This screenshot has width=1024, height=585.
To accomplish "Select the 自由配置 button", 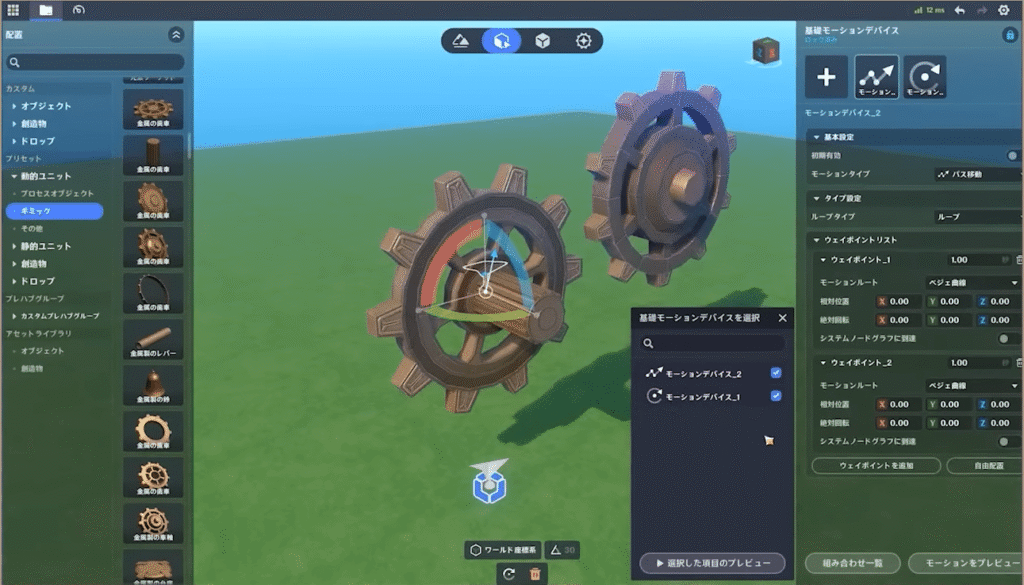I will 982,466.
